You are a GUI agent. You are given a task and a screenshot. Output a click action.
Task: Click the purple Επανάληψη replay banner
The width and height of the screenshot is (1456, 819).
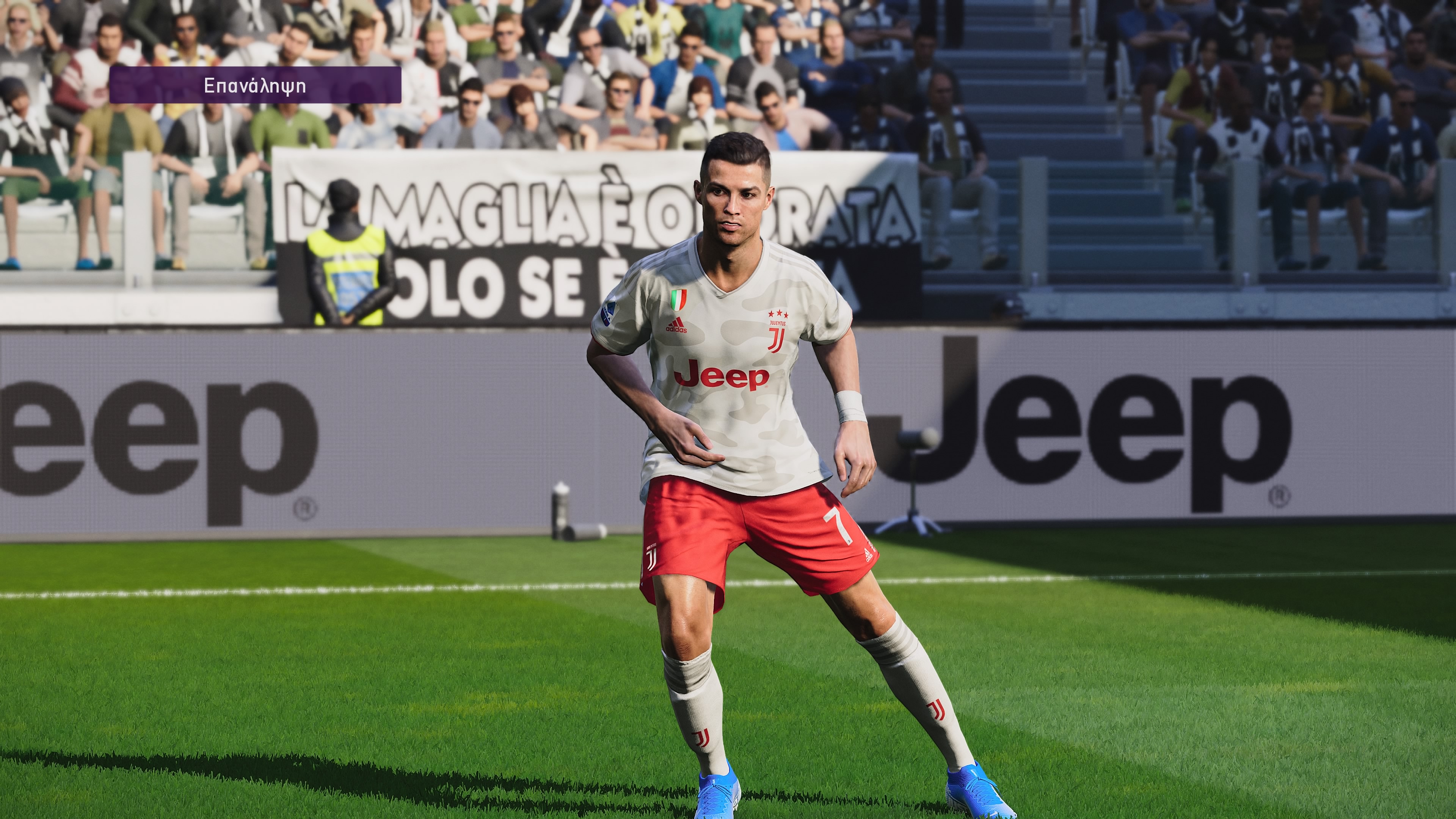255,85
